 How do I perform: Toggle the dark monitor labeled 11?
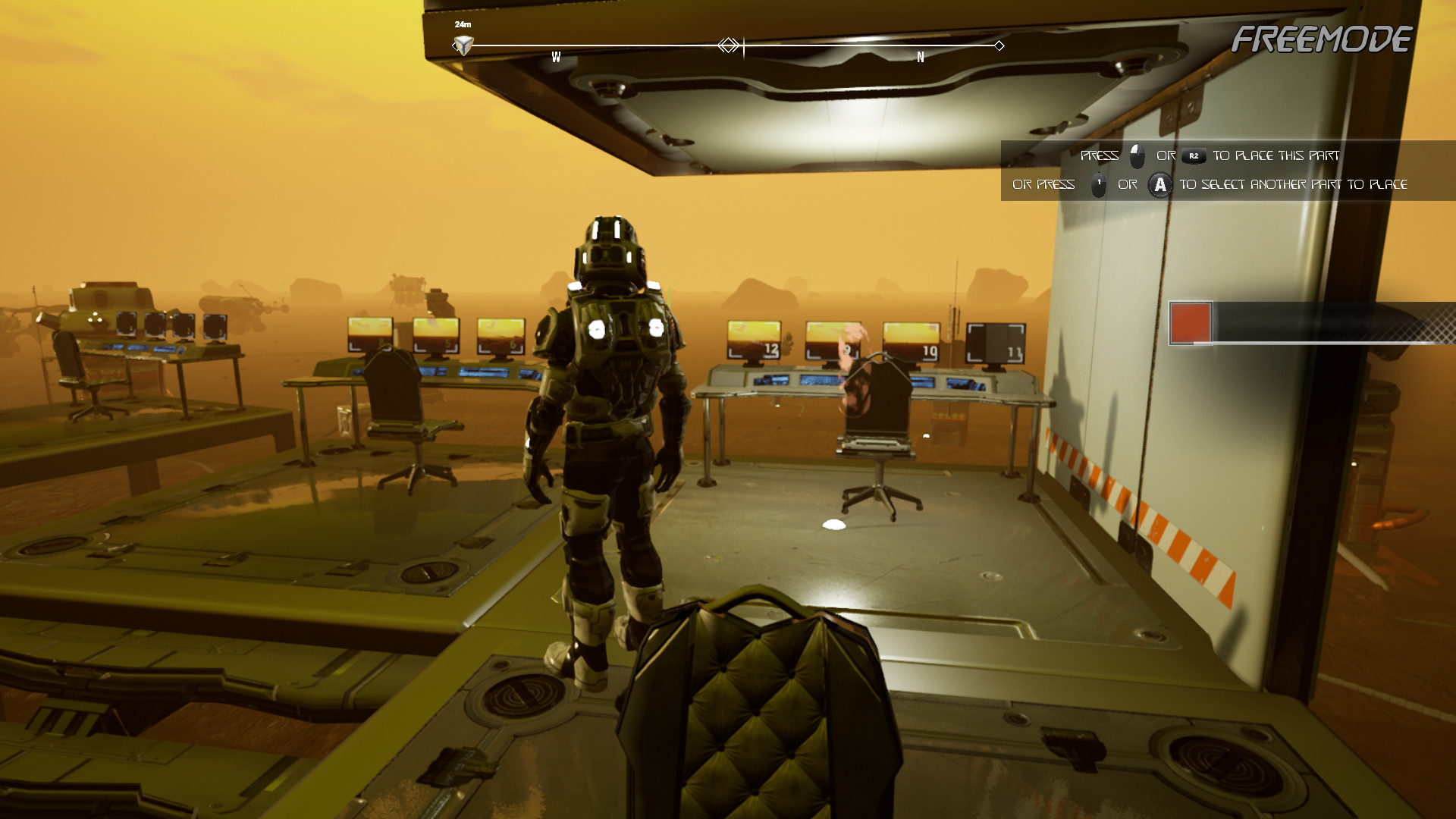click(x=996, y=341)
